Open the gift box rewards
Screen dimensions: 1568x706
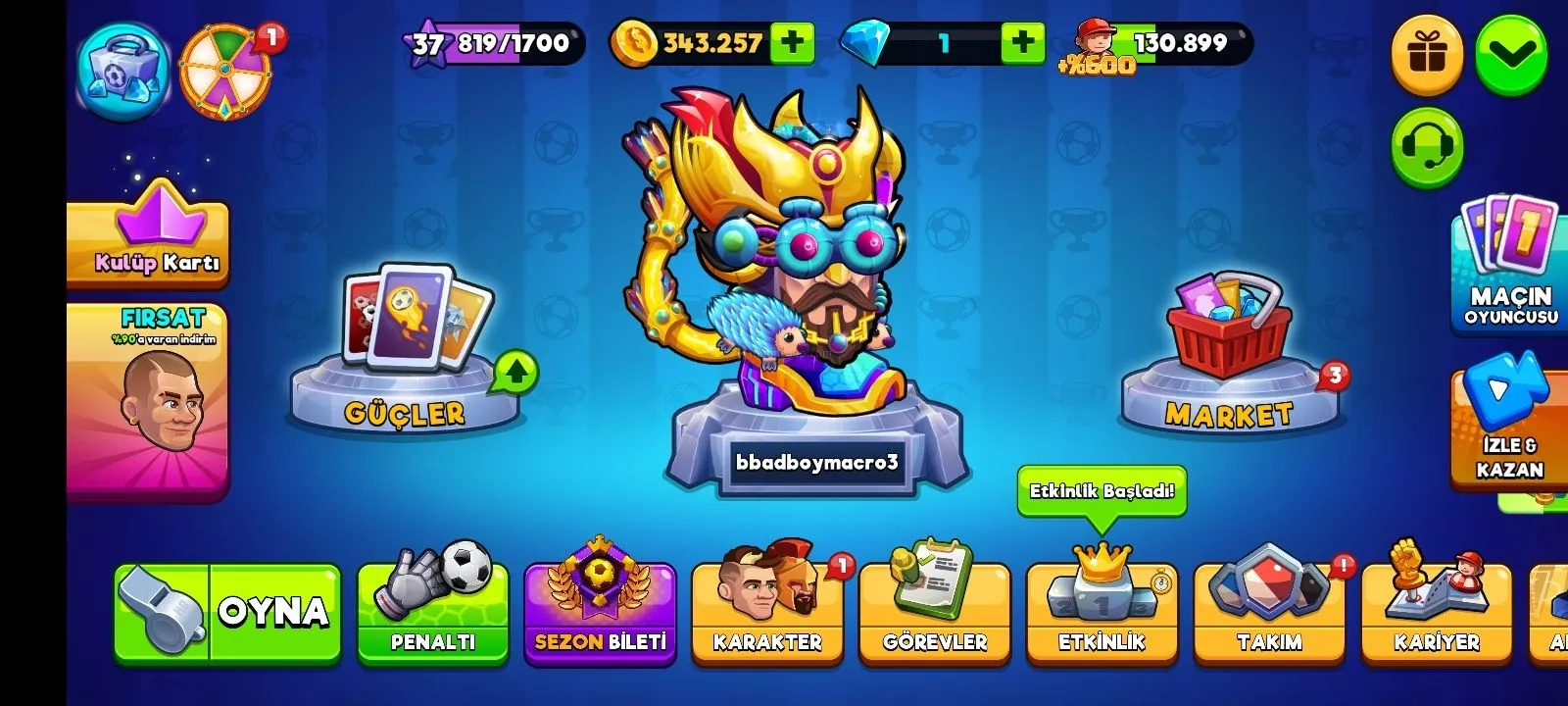tap(1427, 54)
